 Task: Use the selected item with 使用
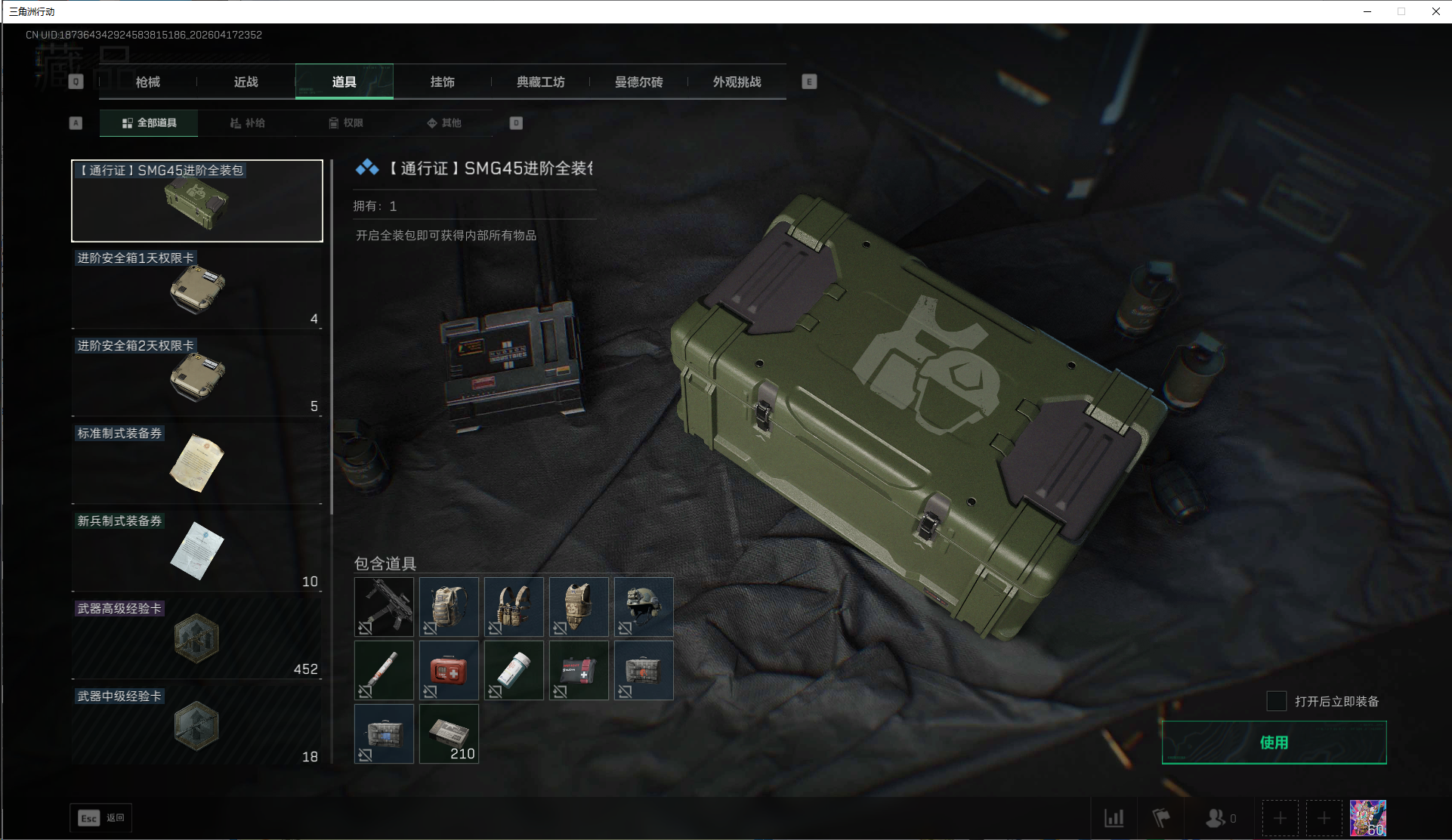coord(1274,743)
